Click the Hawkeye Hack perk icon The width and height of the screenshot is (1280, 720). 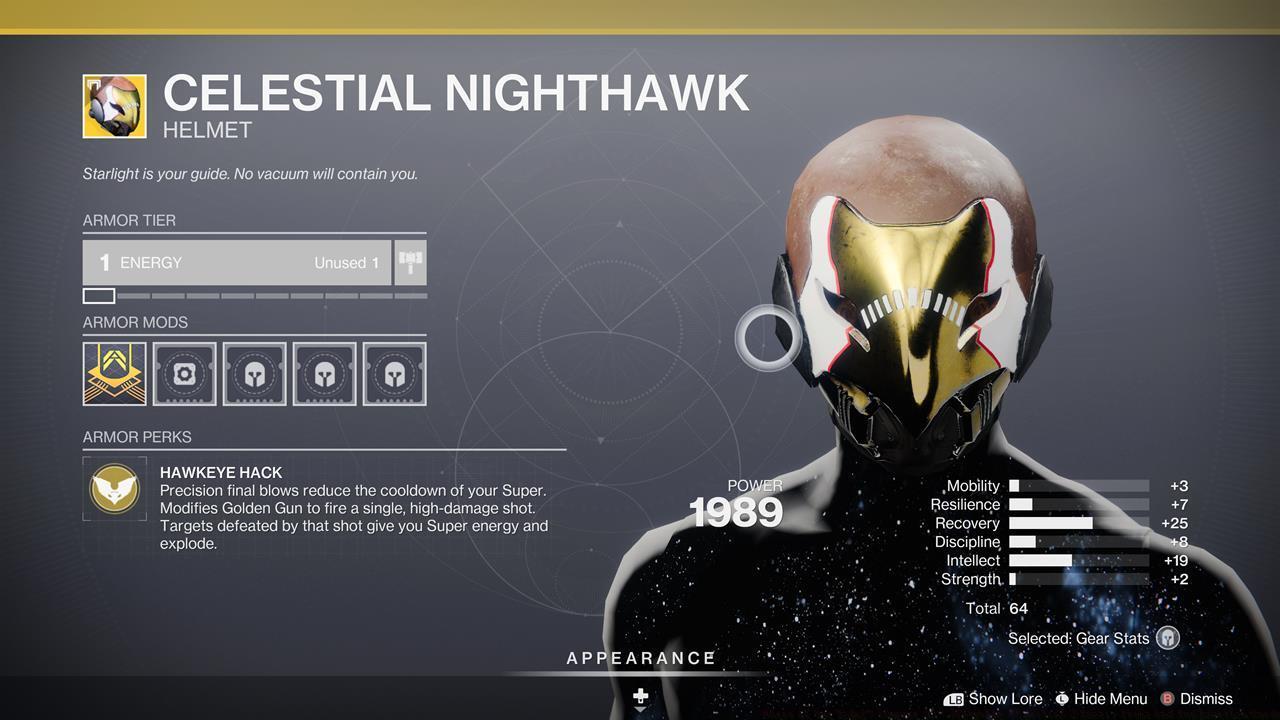click(x=115, y=488)
